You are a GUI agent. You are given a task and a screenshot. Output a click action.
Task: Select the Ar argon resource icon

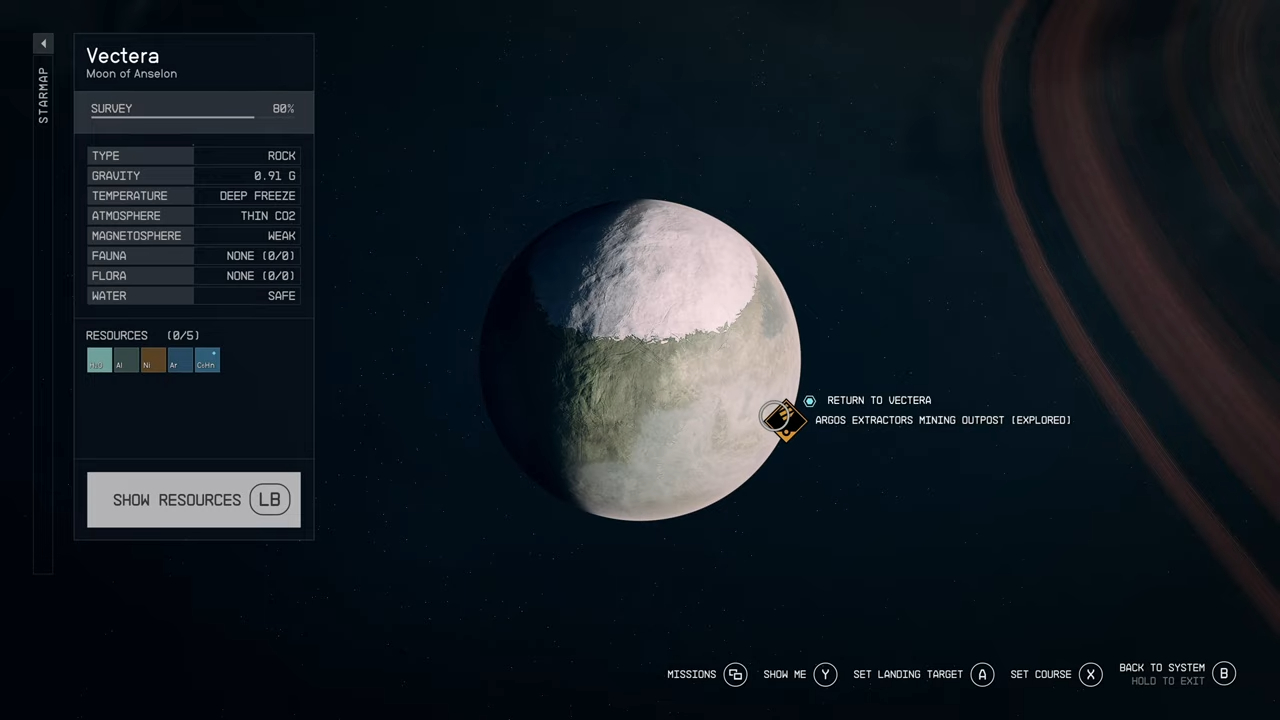coord(178,362)
